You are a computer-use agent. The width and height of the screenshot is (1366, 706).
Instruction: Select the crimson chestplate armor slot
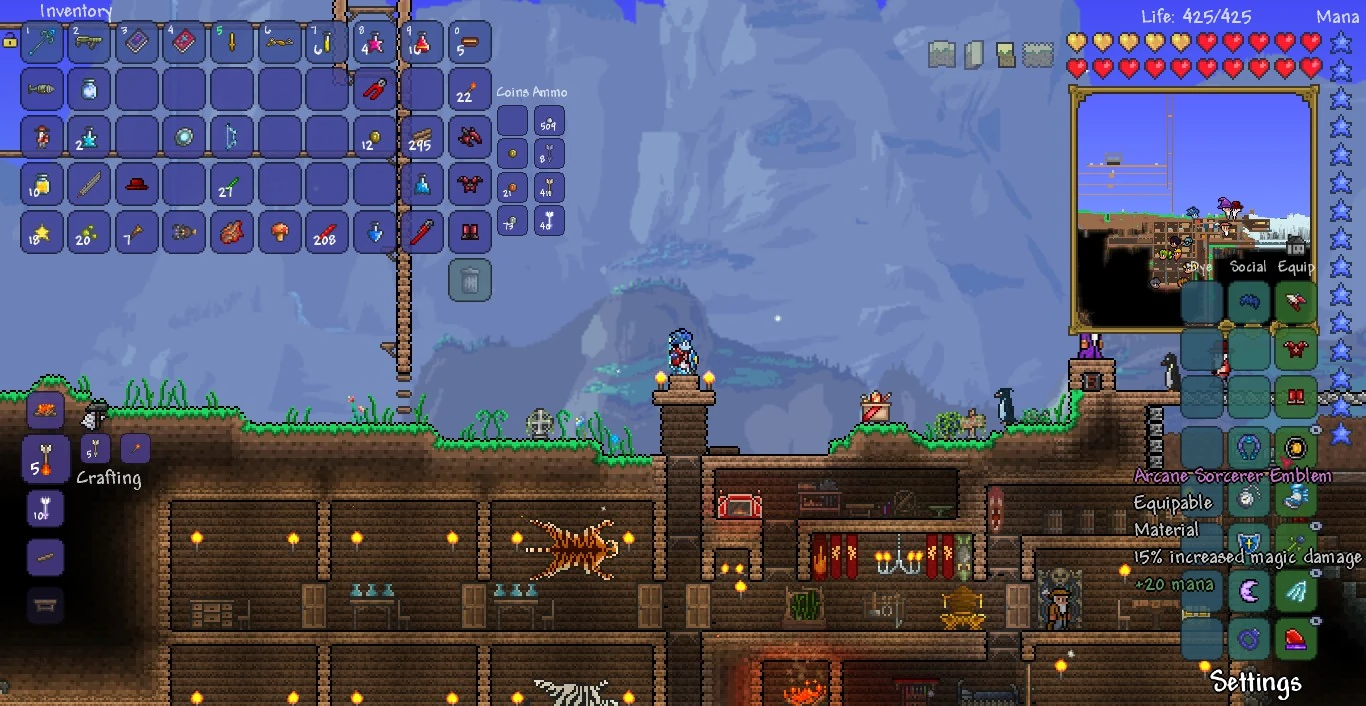(x=1296, y=350)
